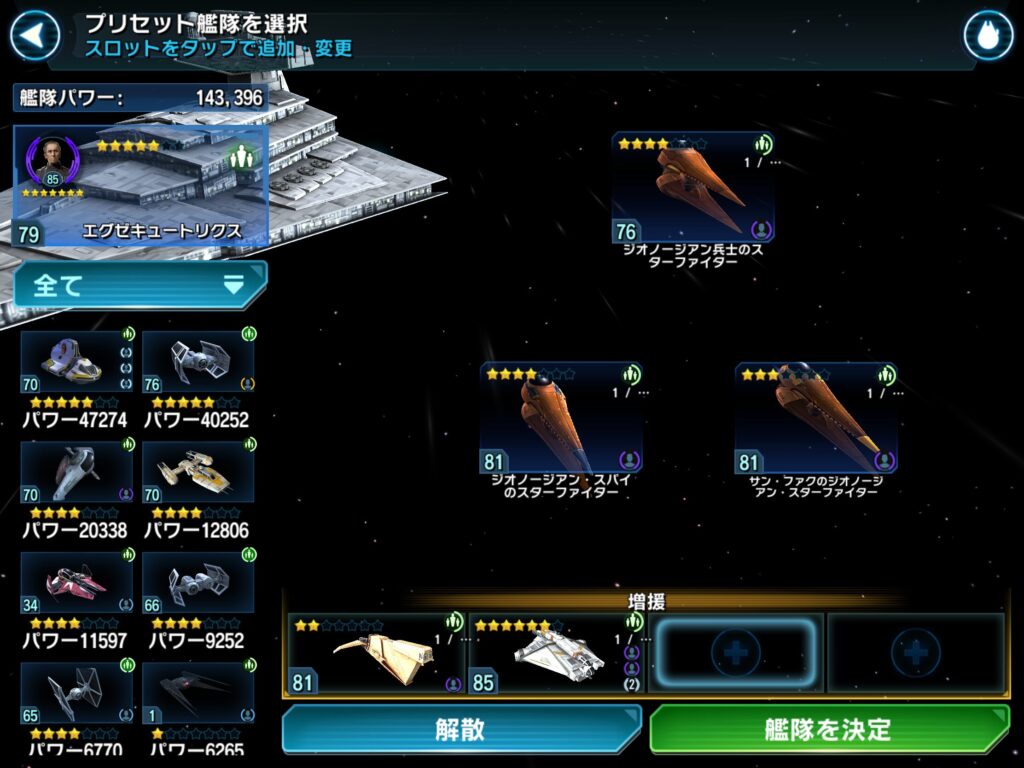The image size is (1024, 768).
Task: Open the 全て filter dropdown
Action: [140, 286]
